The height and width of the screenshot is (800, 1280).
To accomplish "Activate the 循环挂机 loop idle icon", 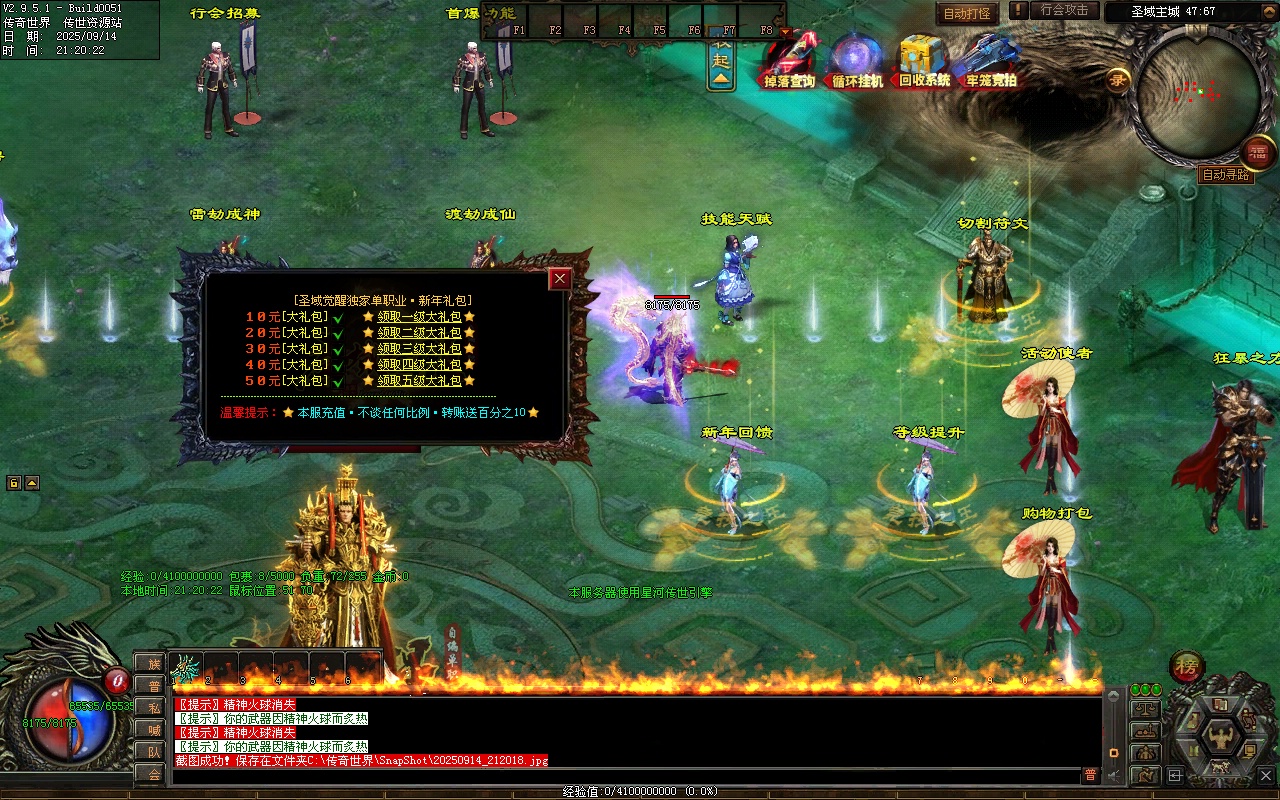I will pyautogui.click(x=857, y=60).
